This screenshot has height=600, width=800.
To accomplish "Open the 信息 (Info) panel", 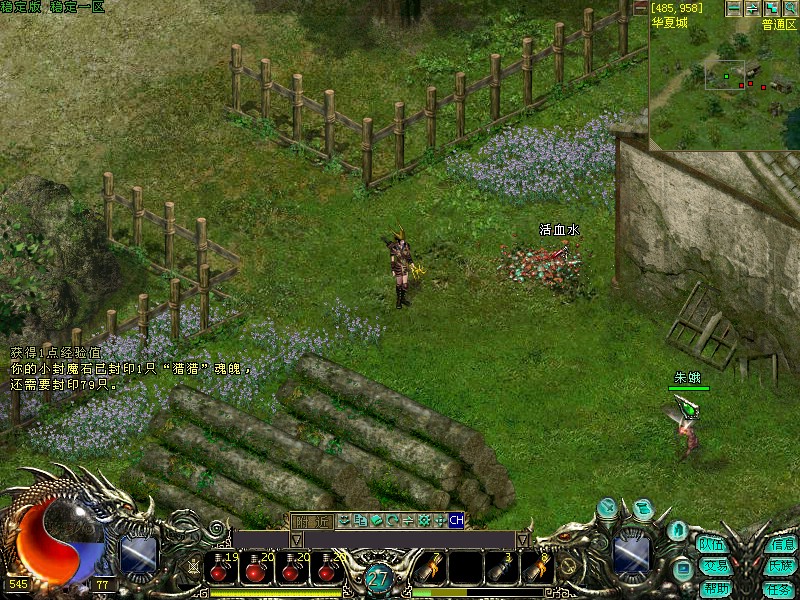I will click(781, 545).
